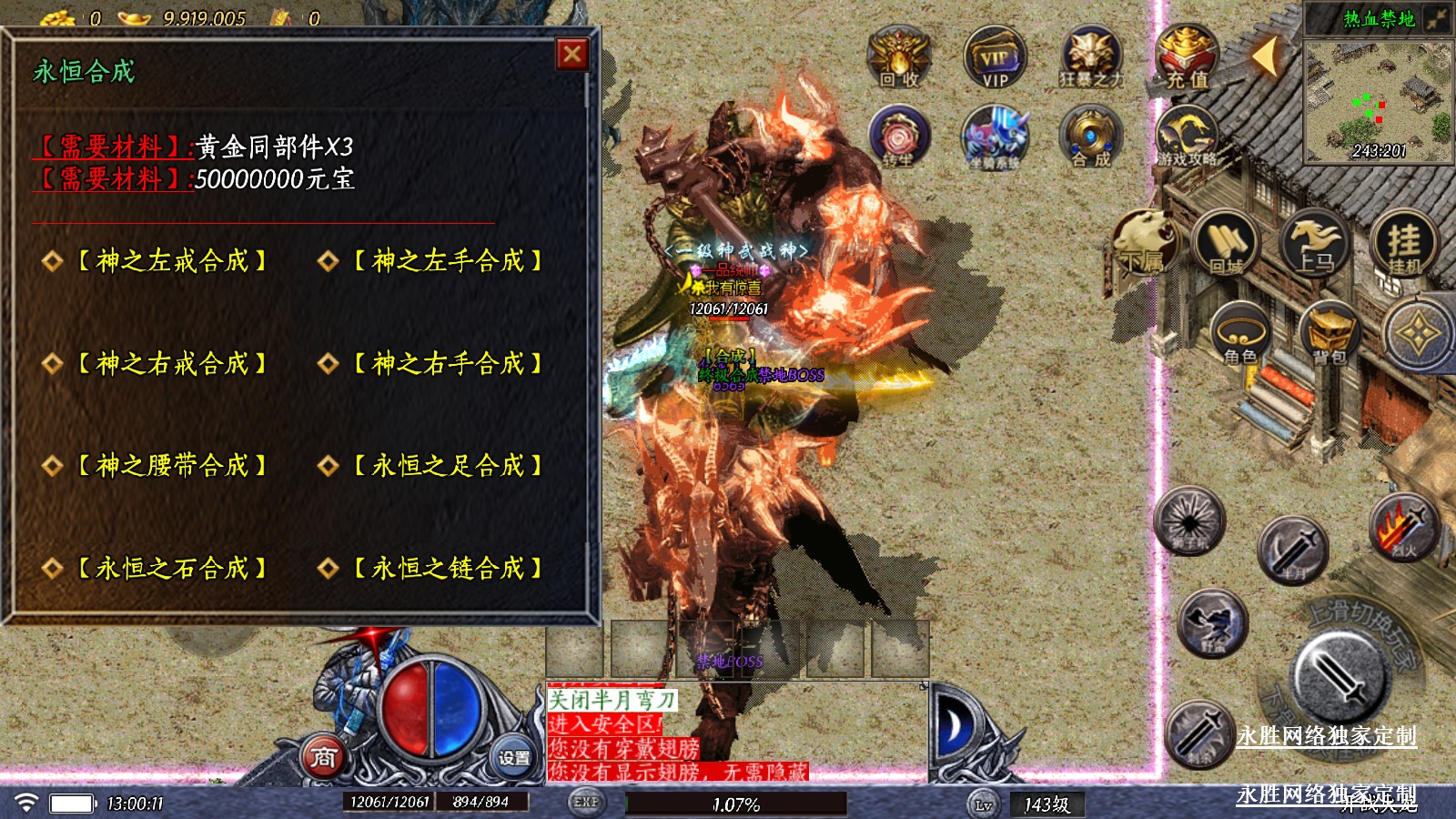Activate the 狂暴之力 icon
1456x819 pixels.
point(1090,56)
